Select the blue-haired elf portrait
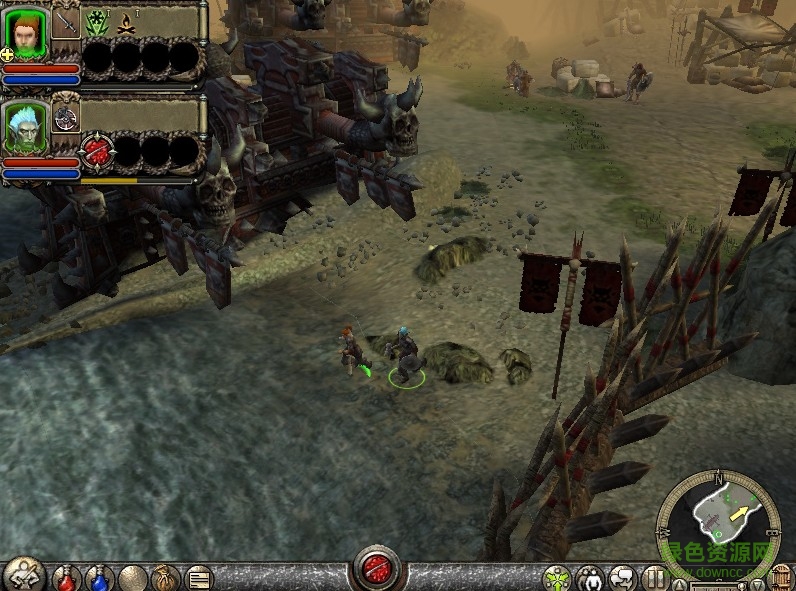This screenshot has width=796, height=591. coord(25,127)
